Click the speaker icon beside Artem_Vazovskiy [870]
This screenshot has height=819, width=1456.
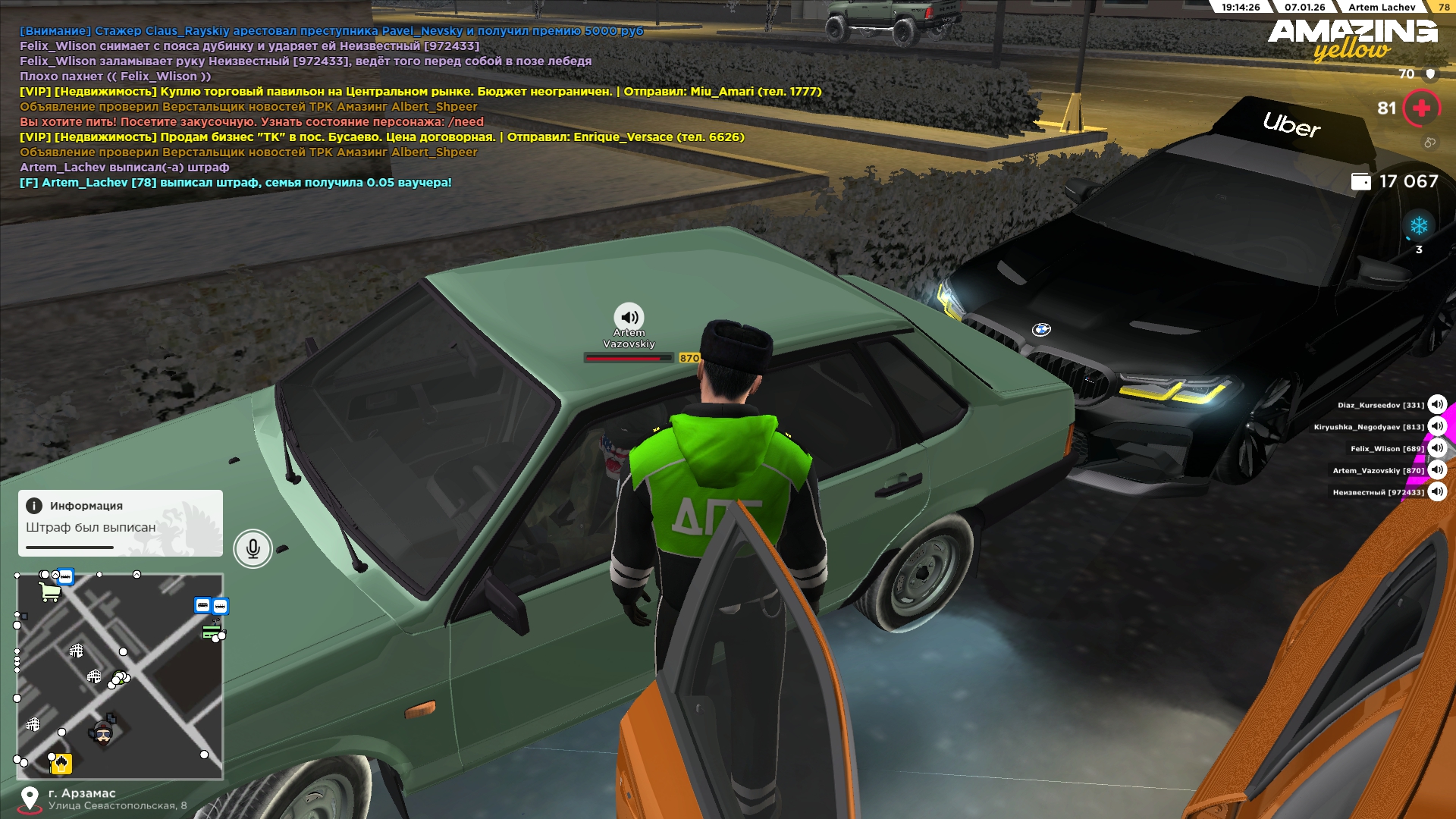(x=1437, y=470)
